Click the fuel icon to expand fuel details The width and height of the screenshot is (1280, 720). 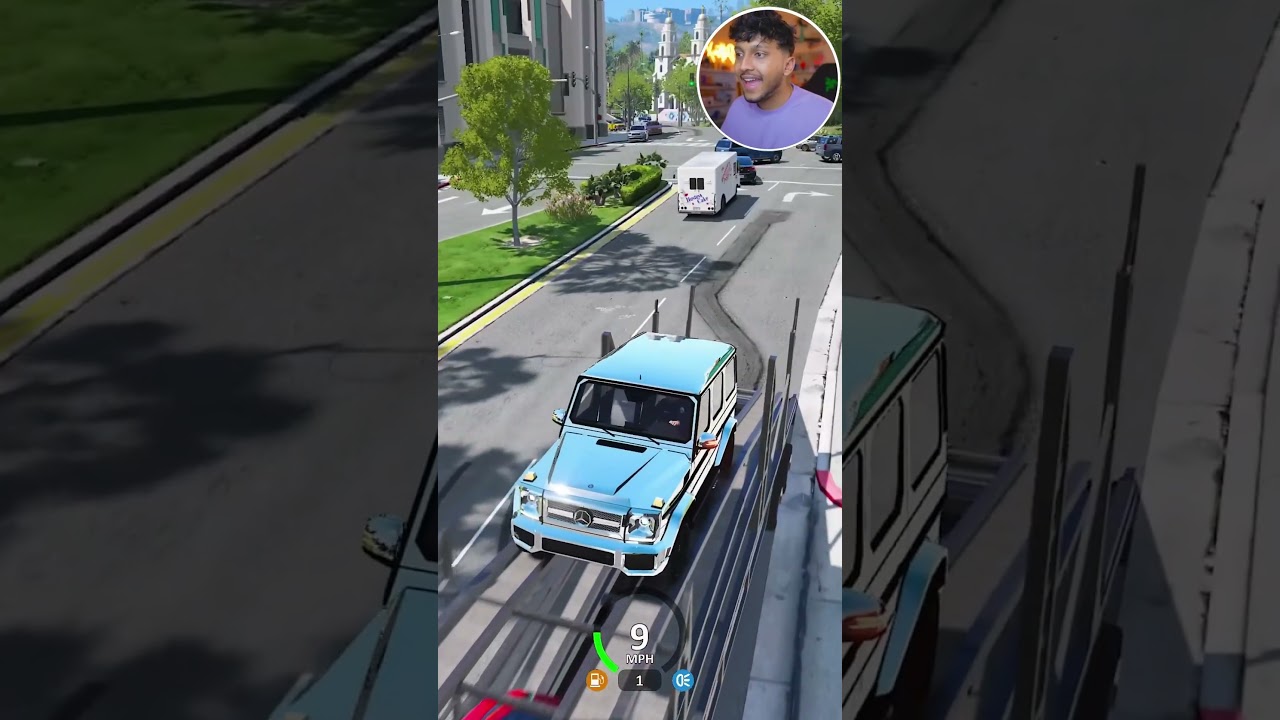[x=598, y=679]
